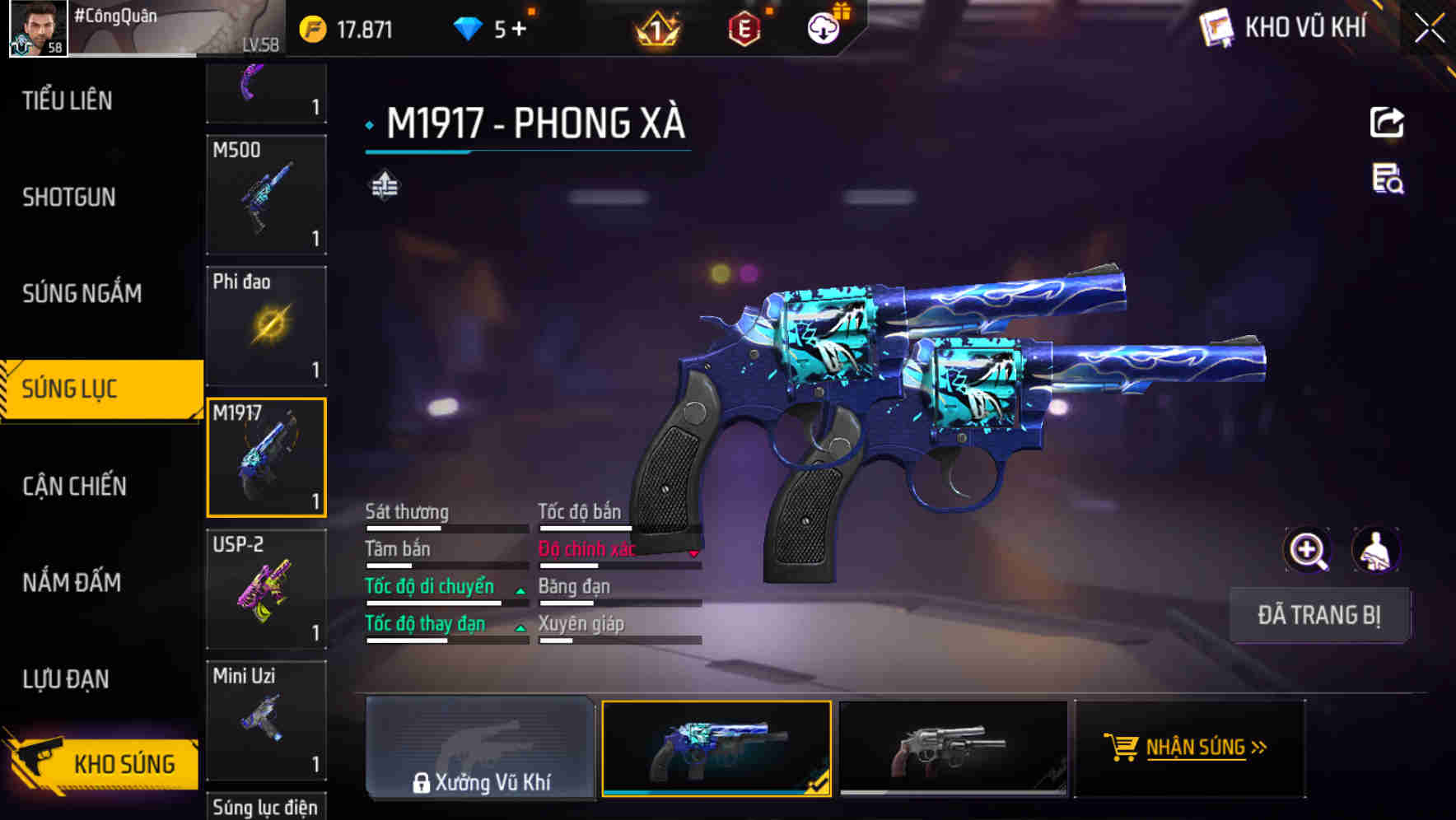Select the TIỂU LIÊN category tab
Viewport: 1456px width, 820px height.
[66, 100]
